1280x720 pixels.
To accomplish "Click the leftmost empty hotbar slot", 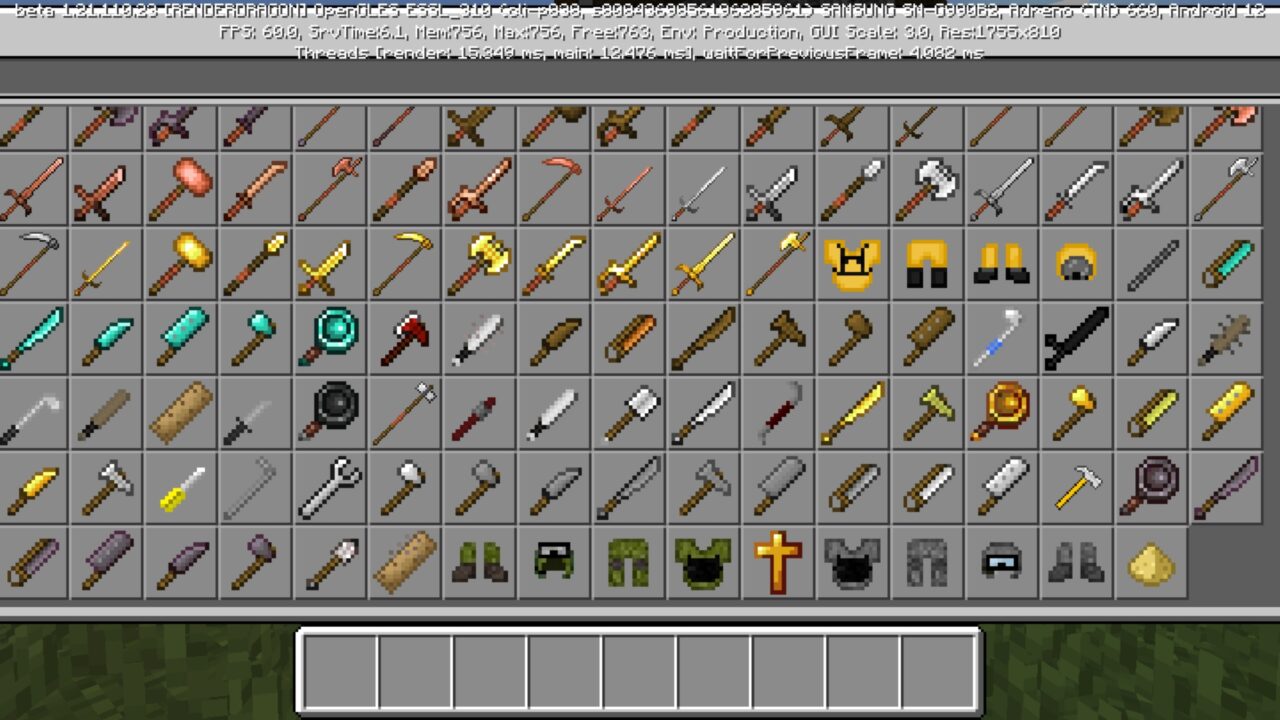I will [x=337, y=668].
